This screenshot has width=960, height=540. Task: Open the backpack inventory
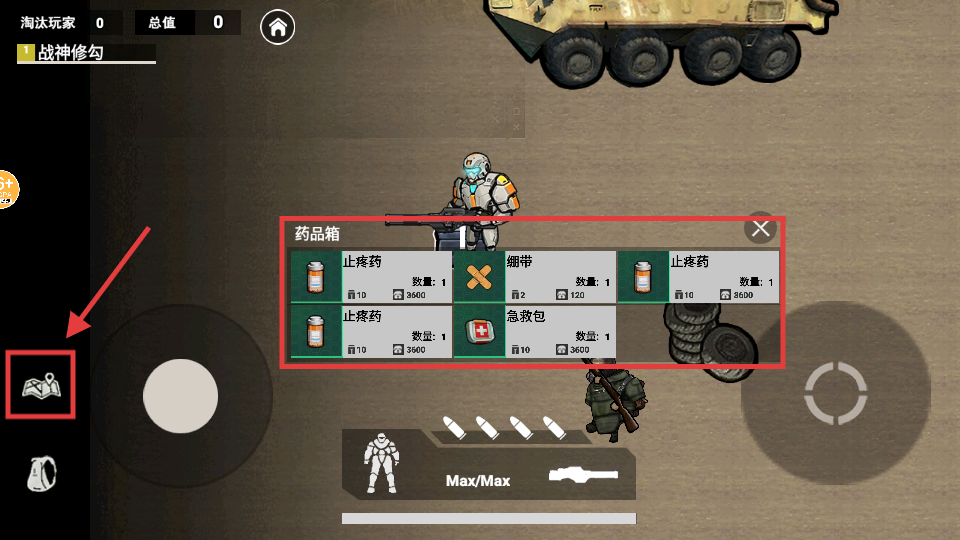41,473
